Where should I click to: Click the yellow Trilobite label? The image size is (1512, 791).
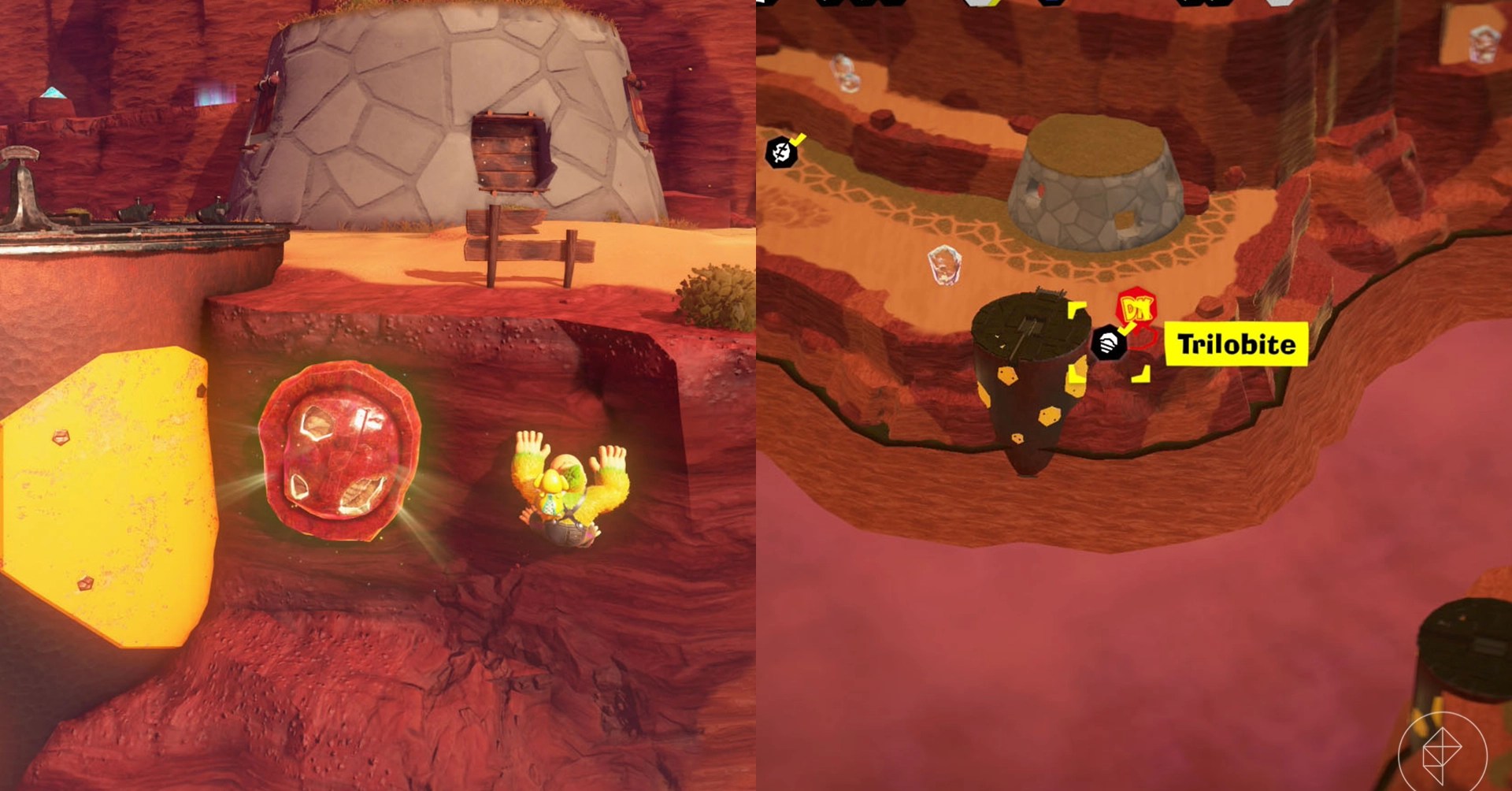pyautogui.click(x=1236, y=344)
